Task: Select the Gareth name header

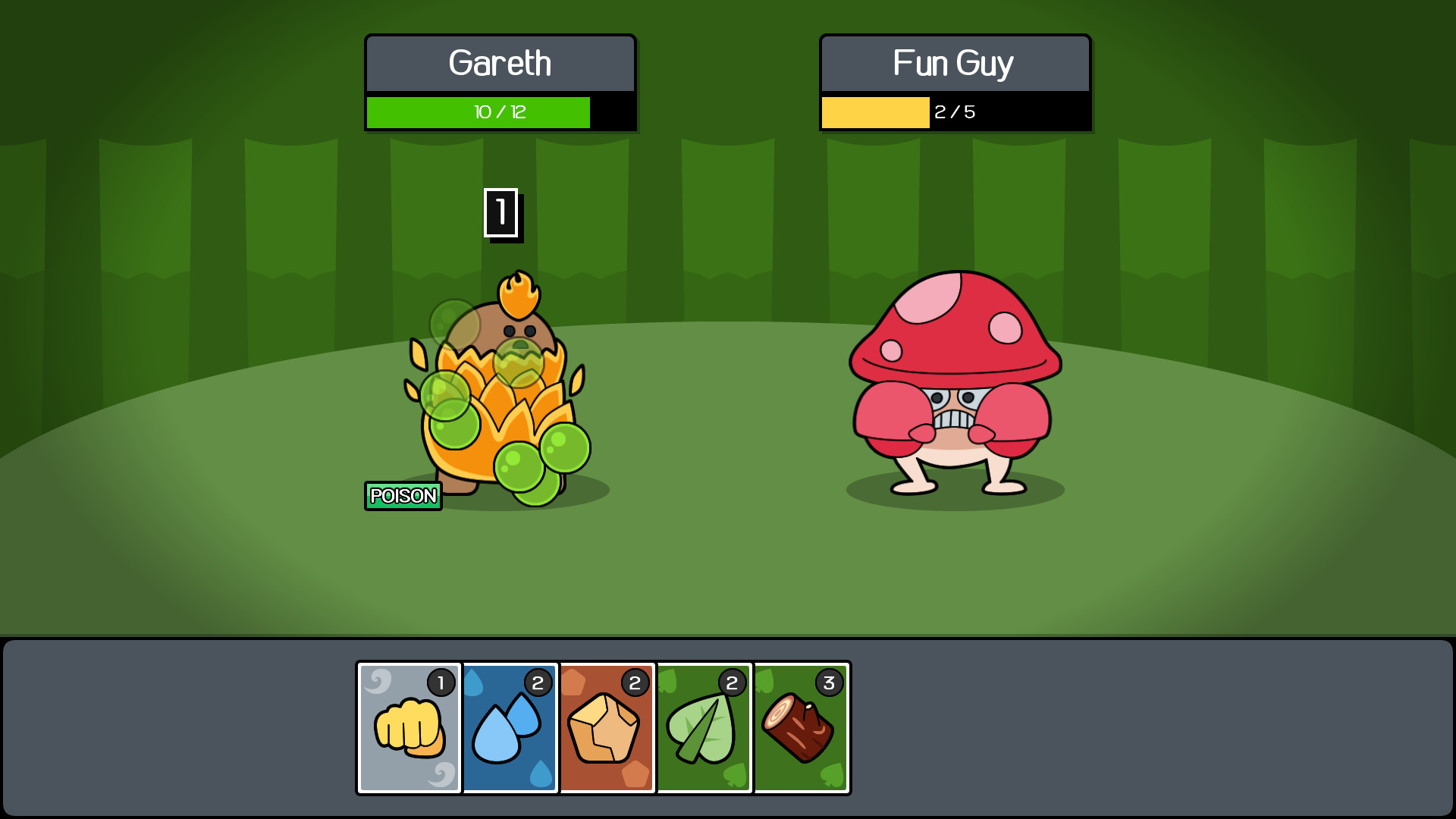Action: tap(500, 64)
